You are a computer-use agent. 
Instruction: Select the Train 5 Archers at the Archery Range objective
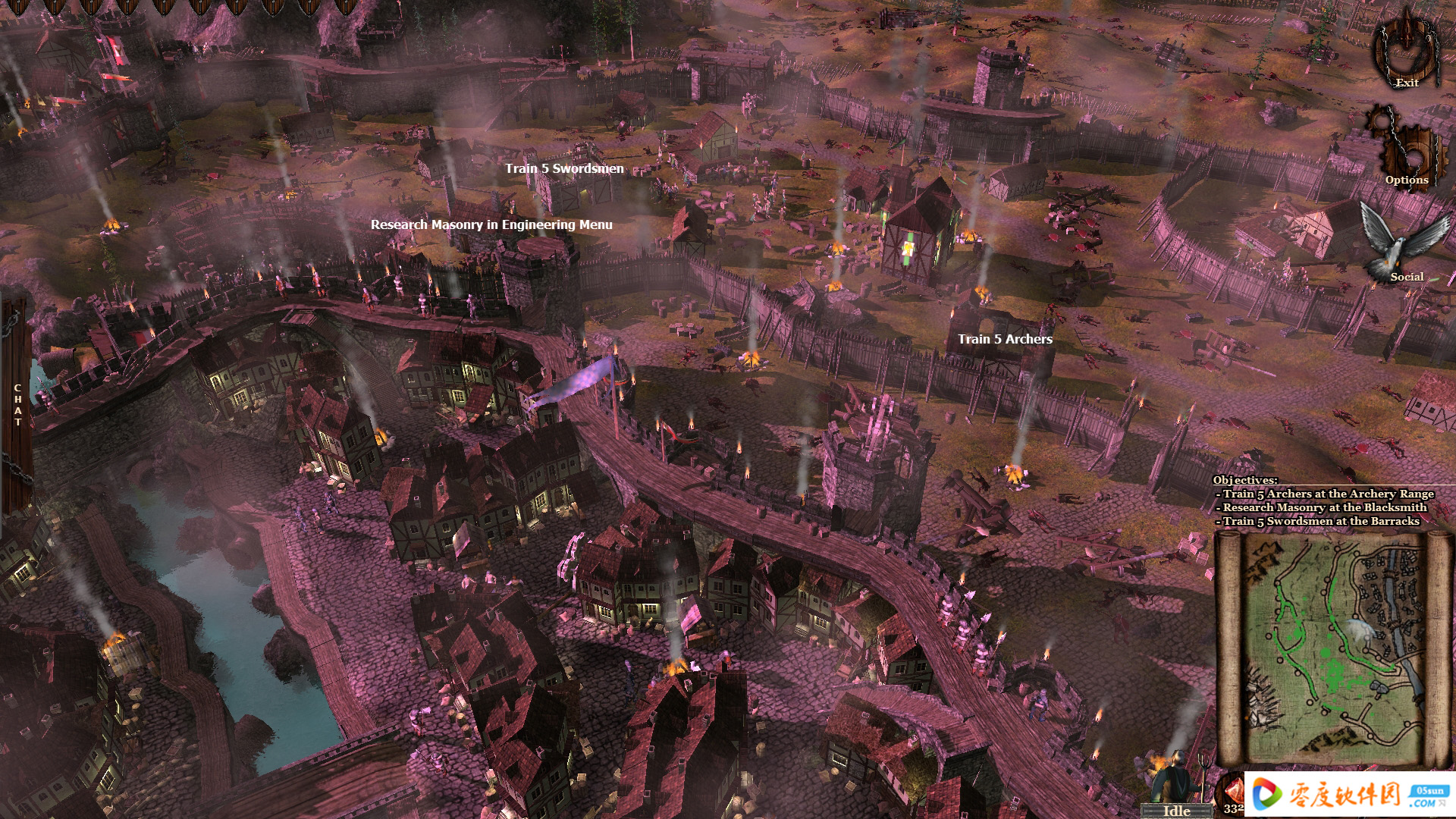1327,494
